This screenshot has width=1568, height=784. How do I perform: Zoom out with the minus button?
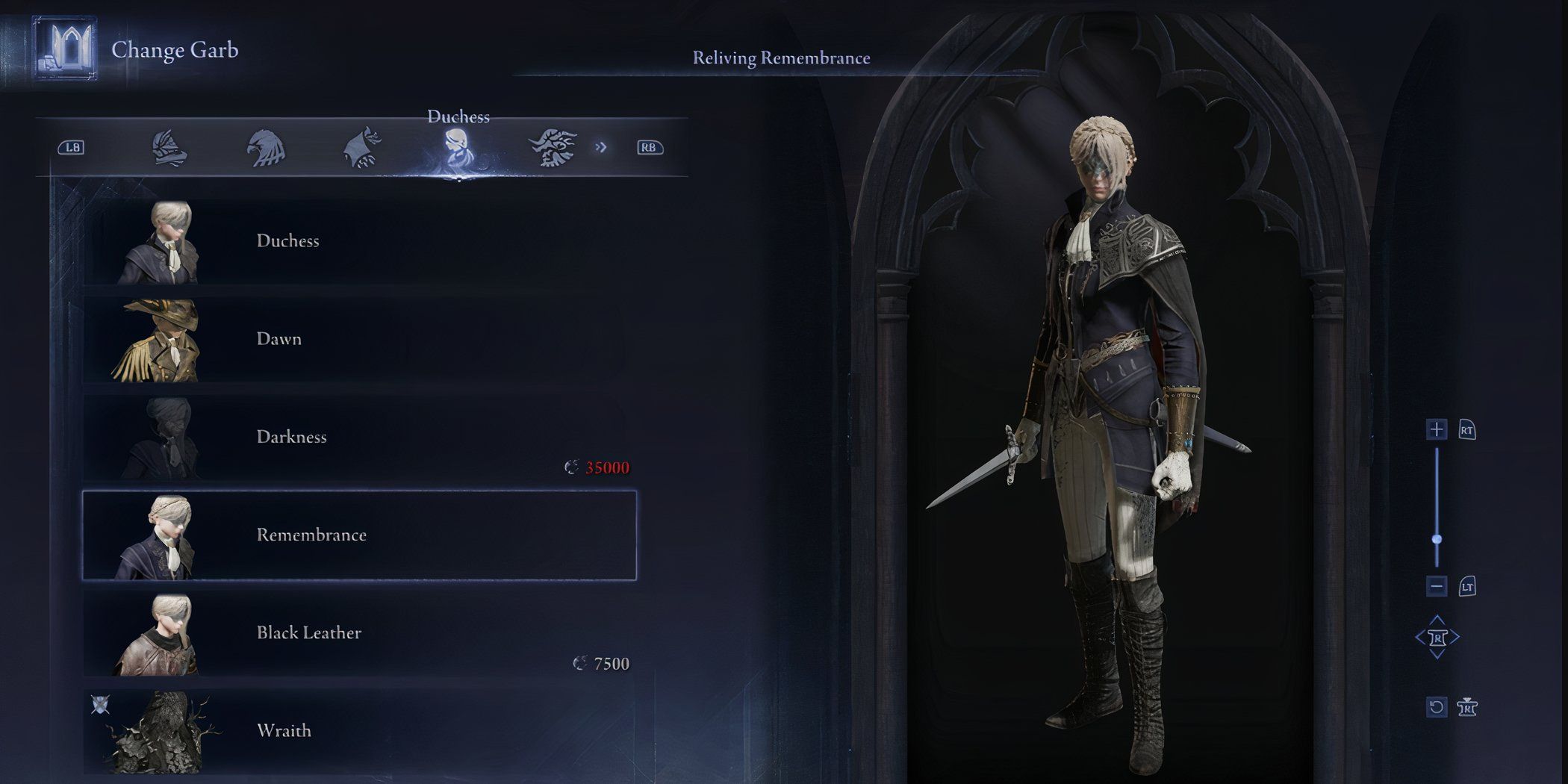1437,586
